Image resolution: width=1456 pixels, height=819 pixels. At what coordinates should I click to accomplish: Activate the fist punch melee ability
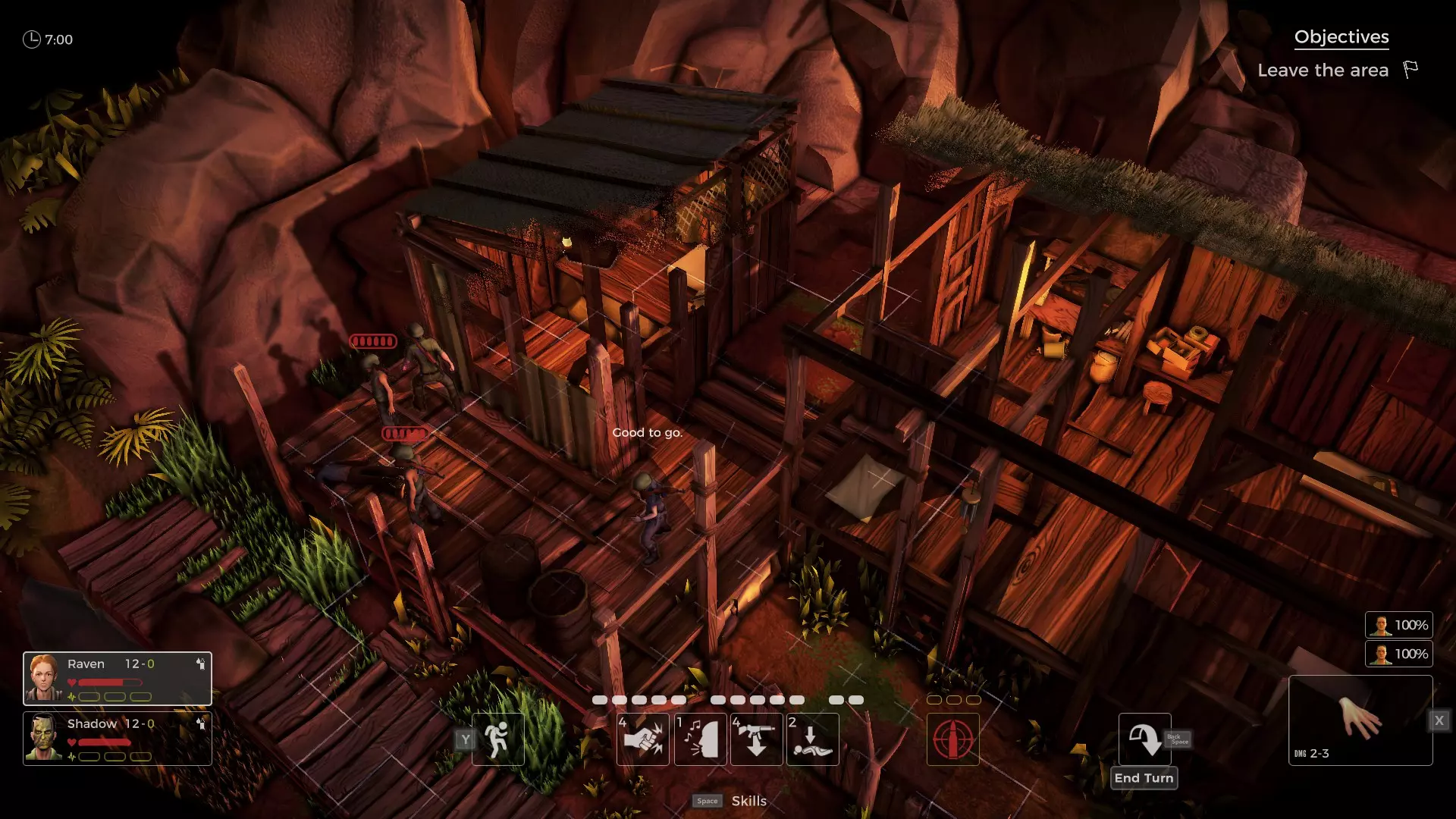pos(642,739)
